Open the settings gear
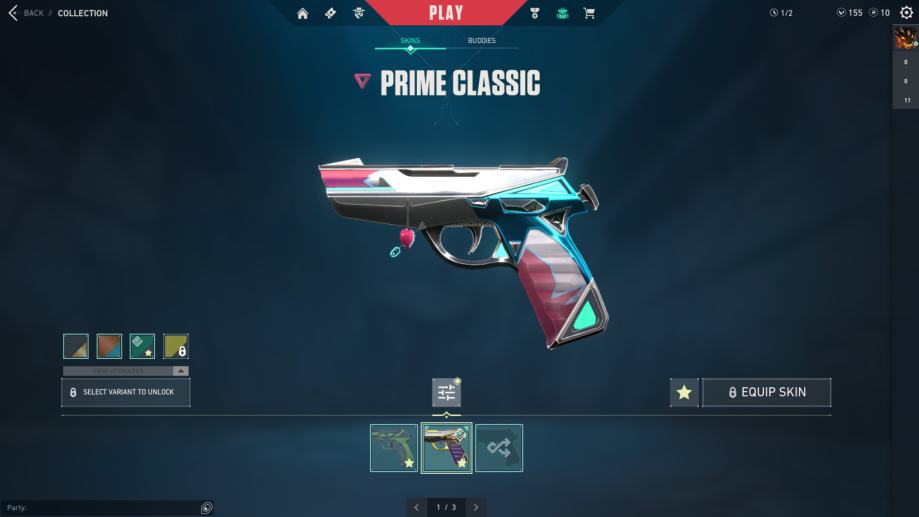The width and height of the screenshot is (919, 517). (x=906, y=13)
